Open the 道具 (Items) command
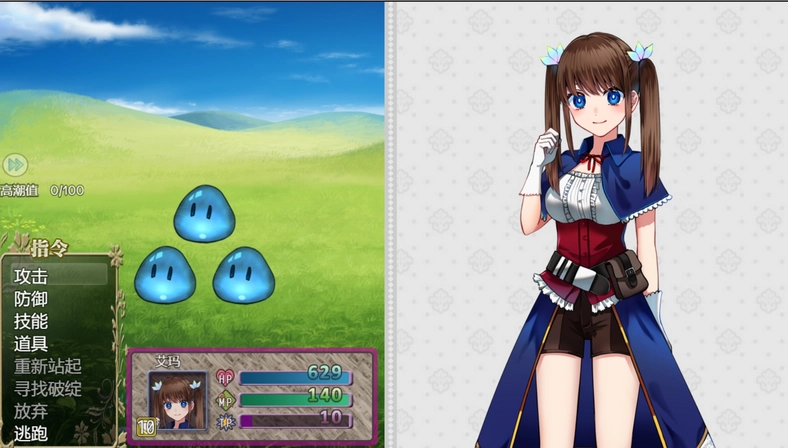Image resolution: width=788 pixels, height=448 pixels. [x=32, y=344]
